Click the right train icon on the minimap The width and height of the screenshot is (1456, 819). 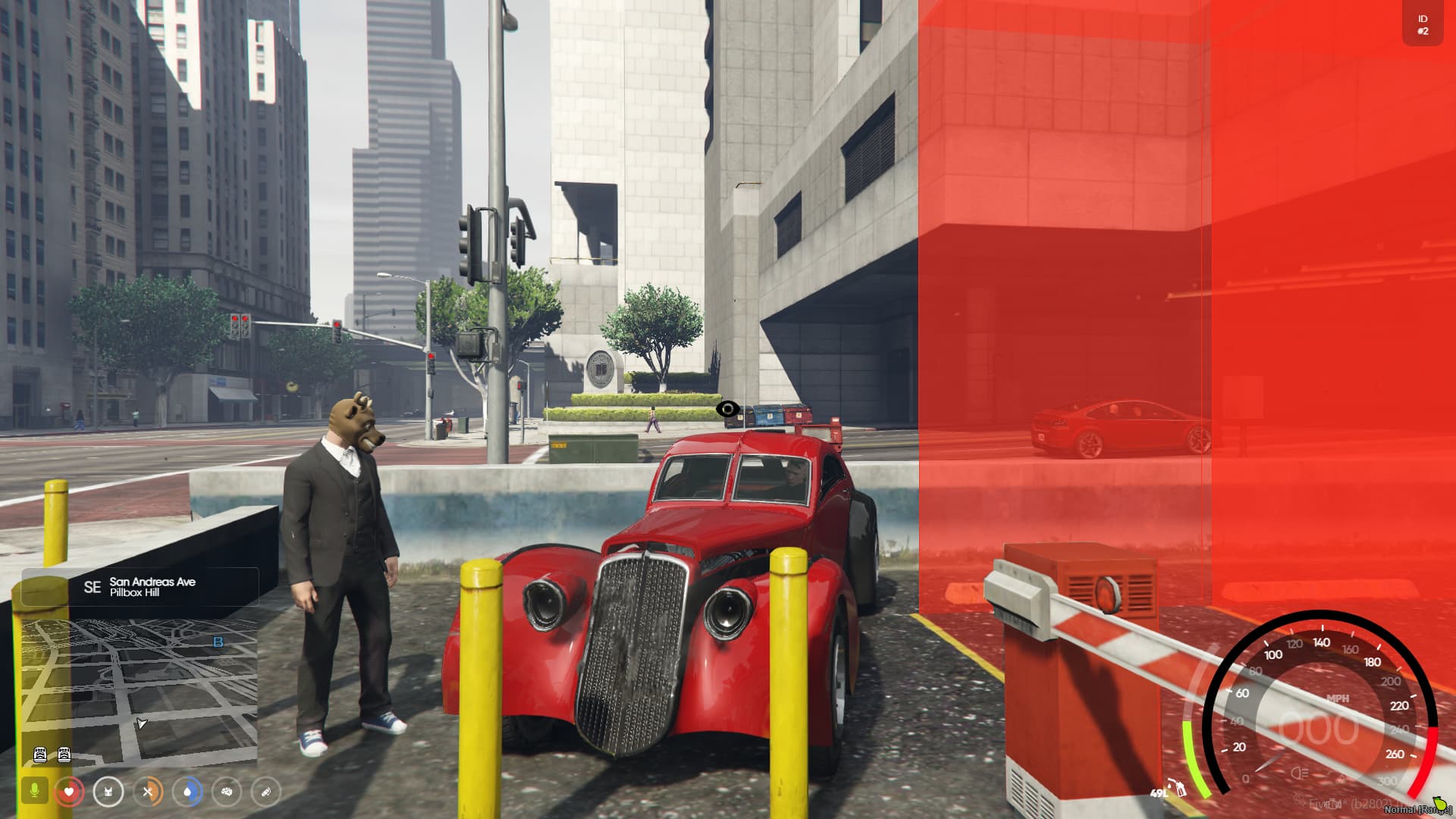pyautogui.click(x=65, y=755)
